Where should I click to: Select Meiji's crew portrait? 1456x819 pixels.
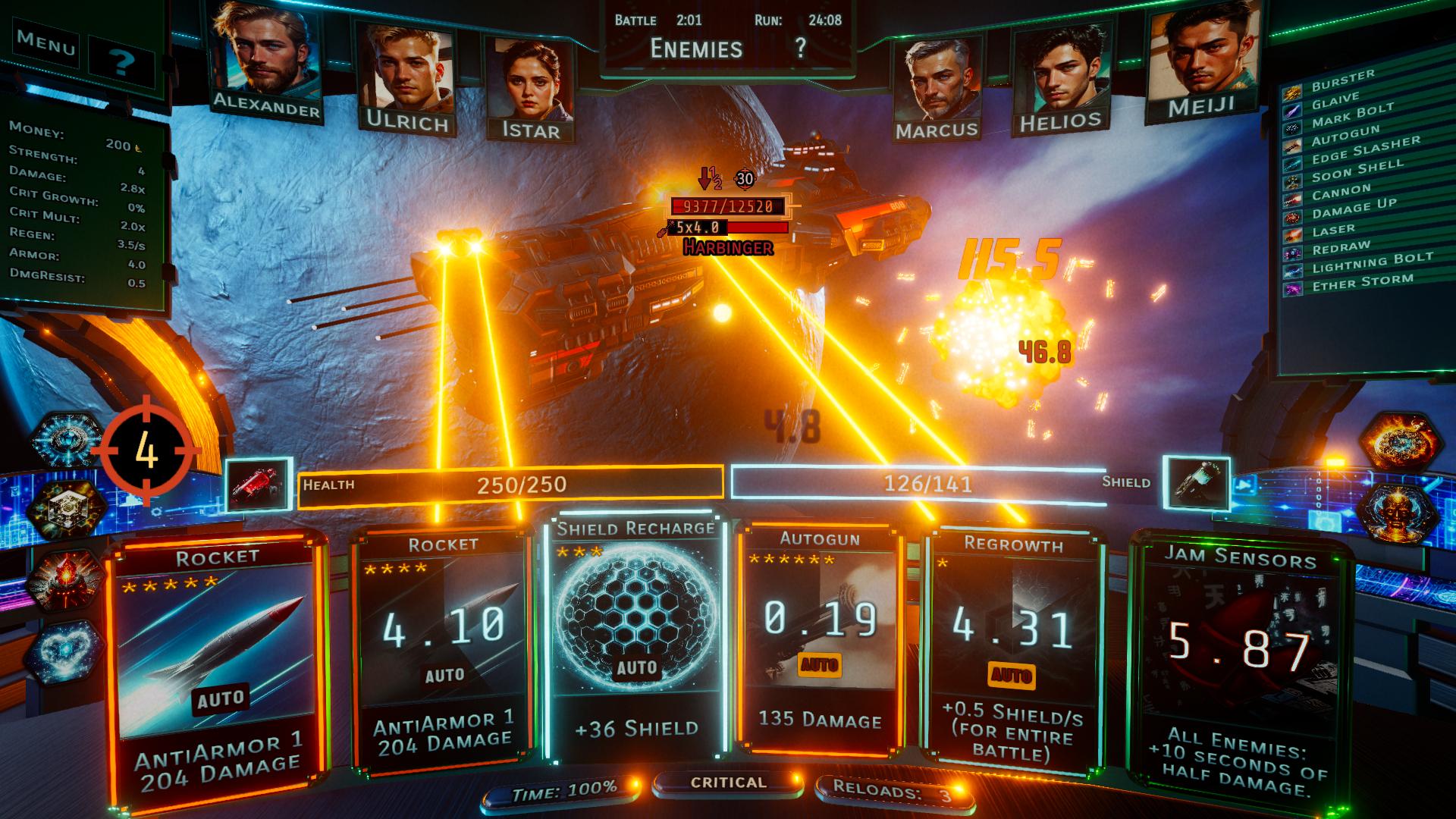point(1201,64)
